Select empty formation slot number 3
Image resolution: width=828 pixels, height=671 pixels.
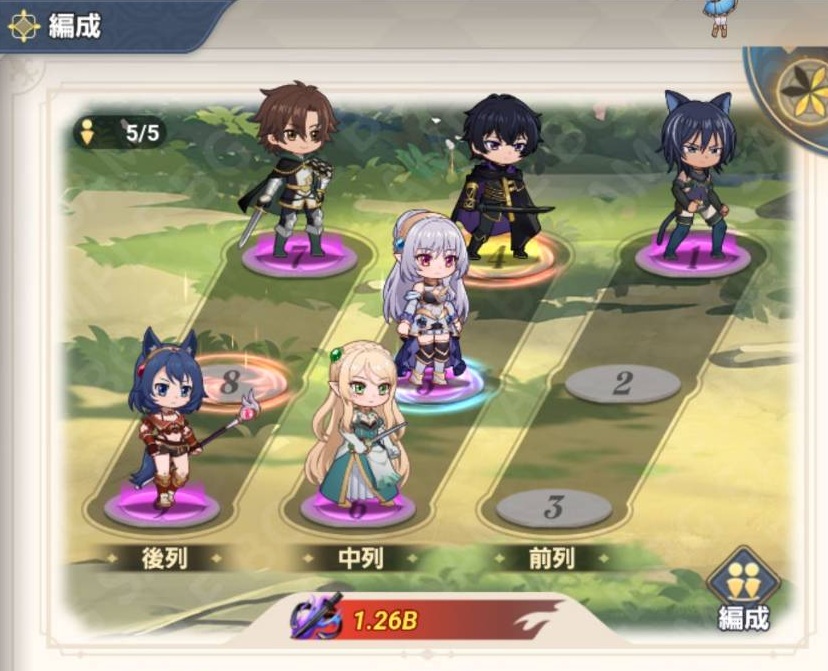554,507
